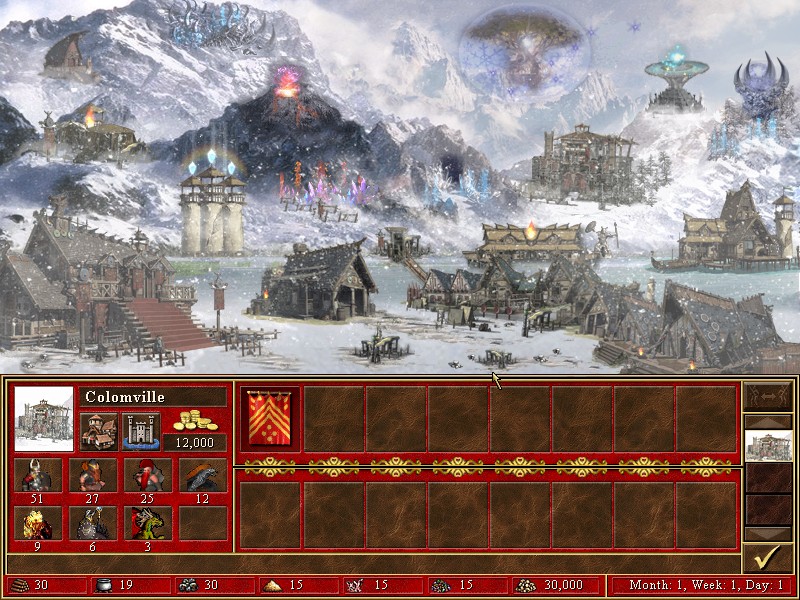Screen dimensions: 800x600
Task: Click the Colomville town name label
Action: (152, 397)
